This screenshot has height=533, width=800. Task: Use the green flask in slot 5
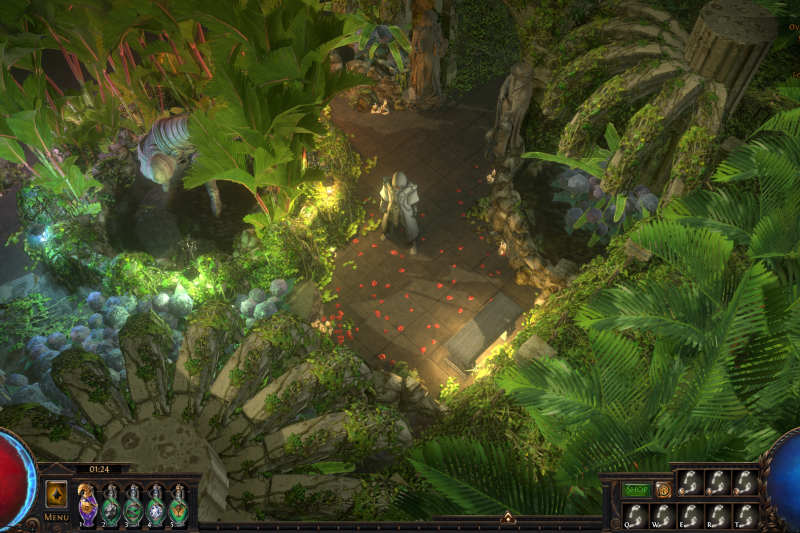[178, 503]
